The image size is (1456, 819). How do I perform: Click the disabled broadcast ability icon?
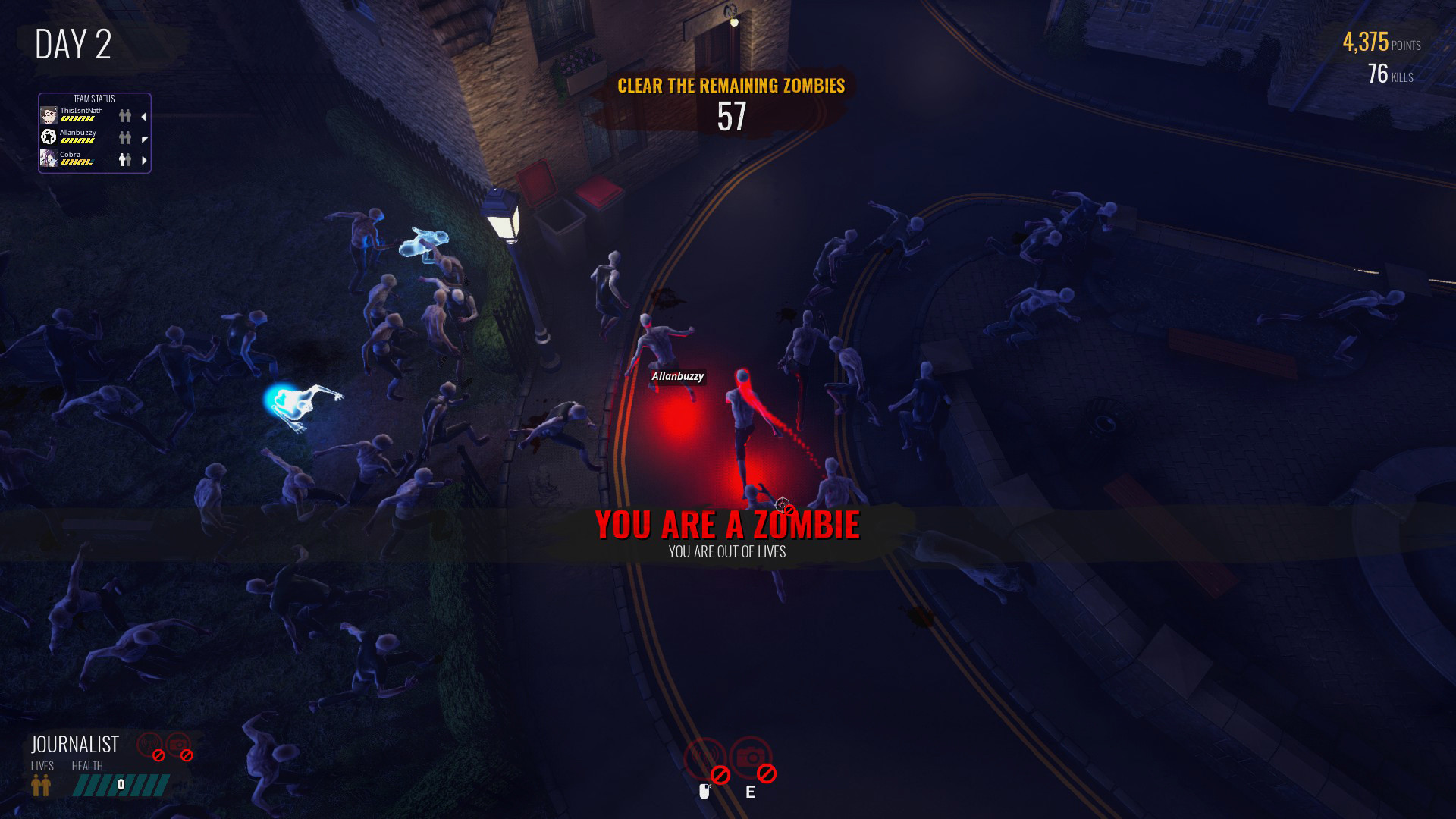pyautogui.click(x=704, y=756)
